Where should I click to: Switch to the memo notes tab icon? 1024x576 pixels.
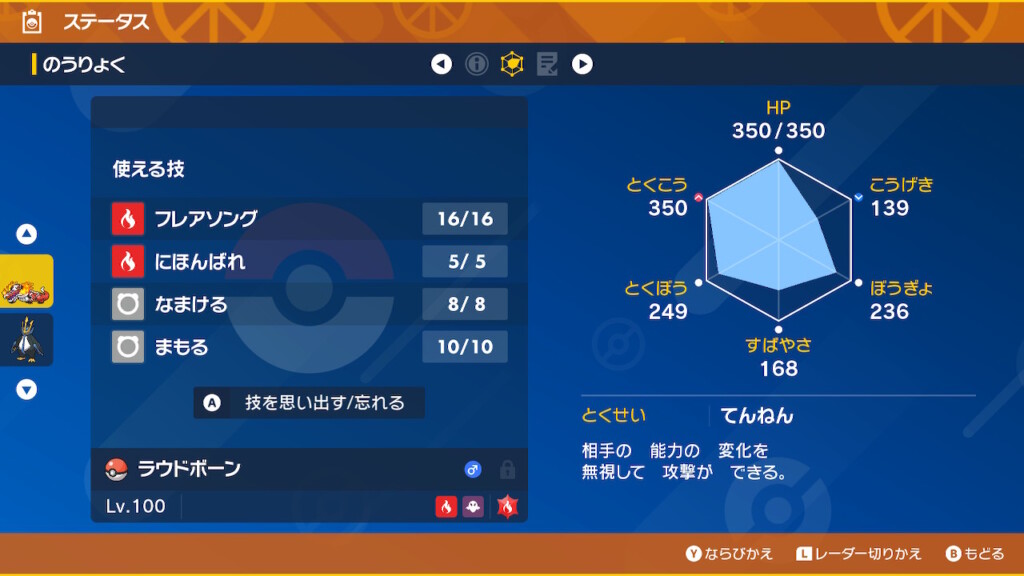click(x=547, y=65)
